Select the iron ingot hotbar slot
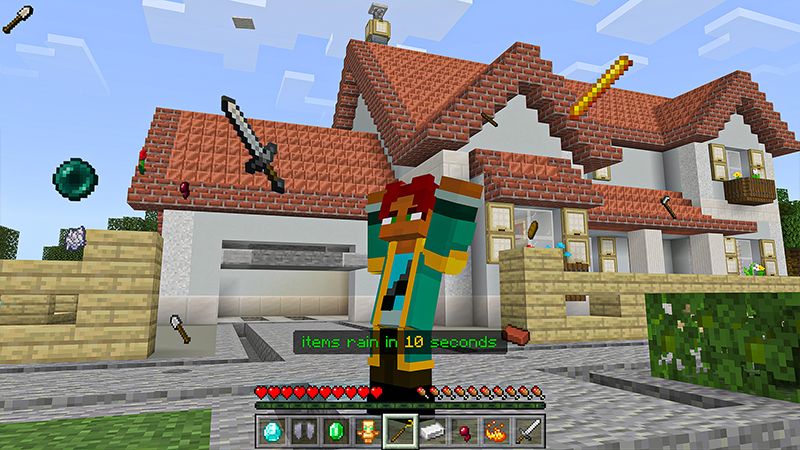 [x=431, y=431]
